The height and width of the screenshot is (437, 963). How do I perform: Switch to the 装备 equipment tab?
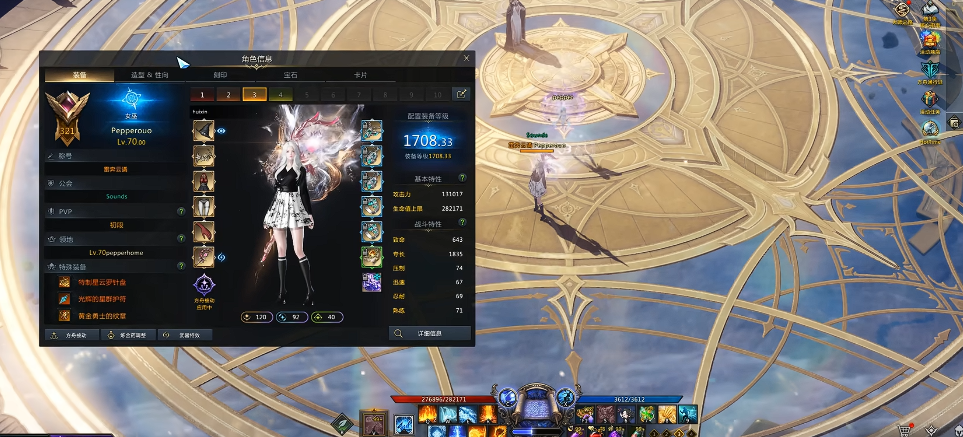pyautogui.click(x=79, y=75)
